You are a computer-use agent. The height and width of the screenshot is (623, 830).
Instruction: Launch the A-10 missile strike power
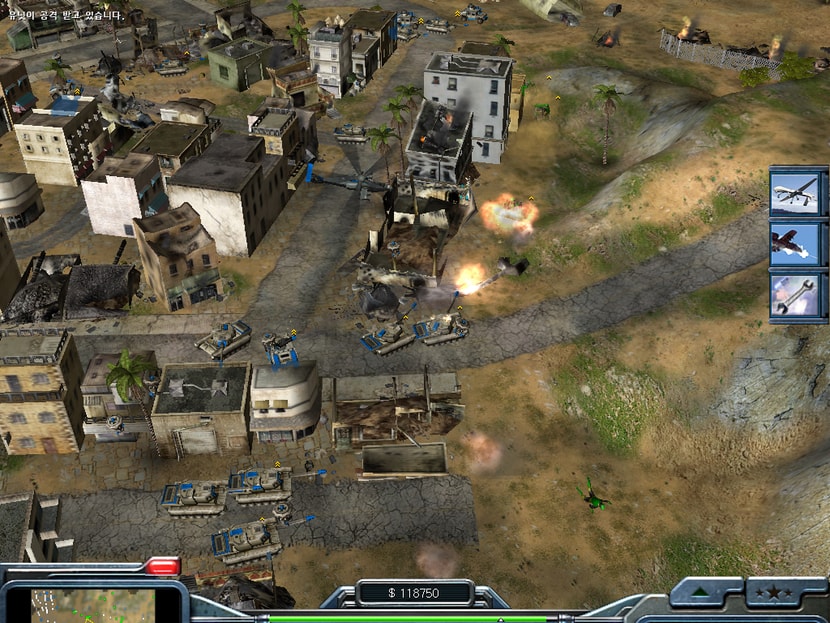tap(798, 245)
